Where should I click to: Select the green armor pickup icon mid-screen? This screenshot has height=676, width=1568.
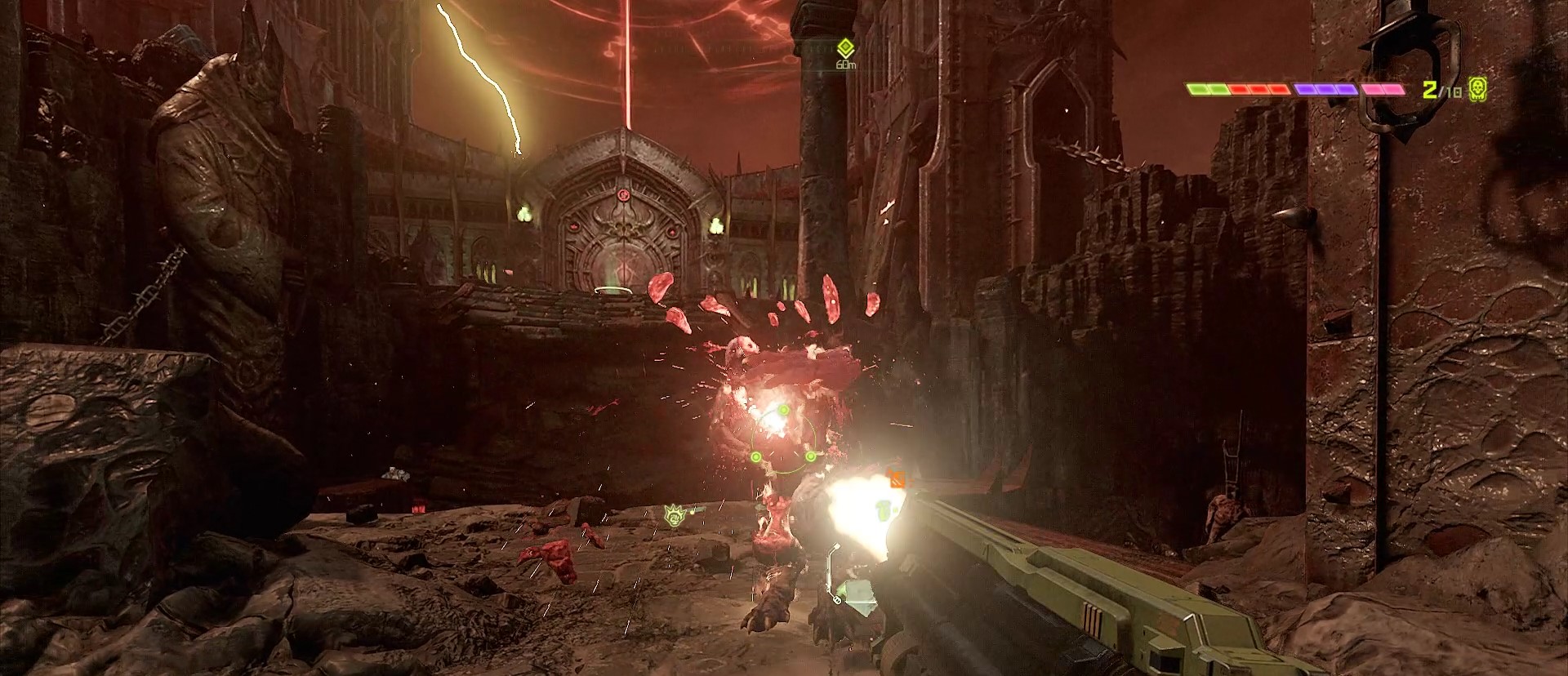click(675, 516)
